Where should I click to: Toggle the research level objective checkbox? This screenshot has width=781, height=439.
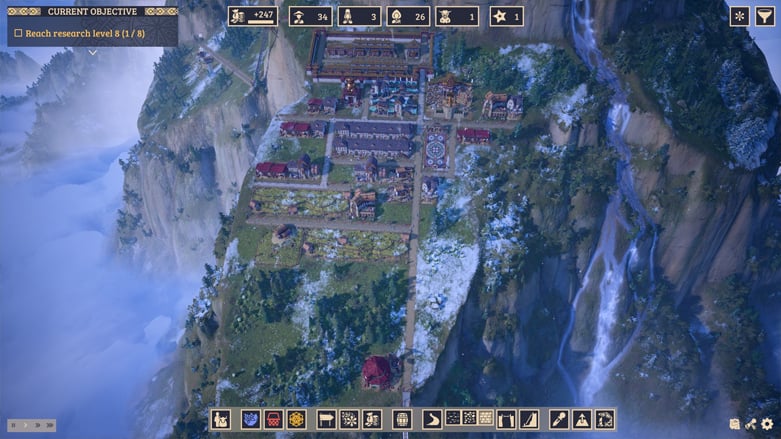(18, 33)
